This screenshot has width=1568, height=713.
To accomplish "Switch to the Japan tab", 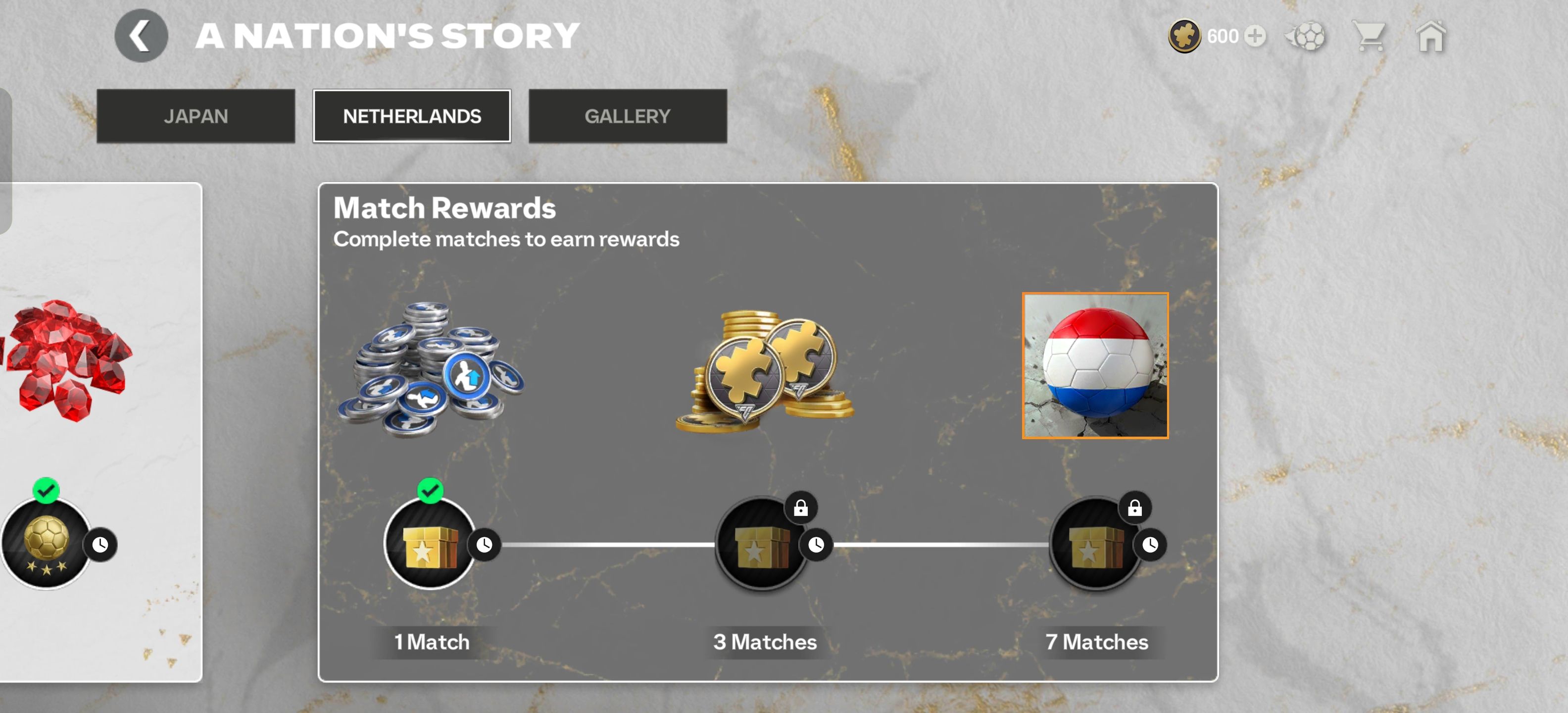I will point(196,116).
